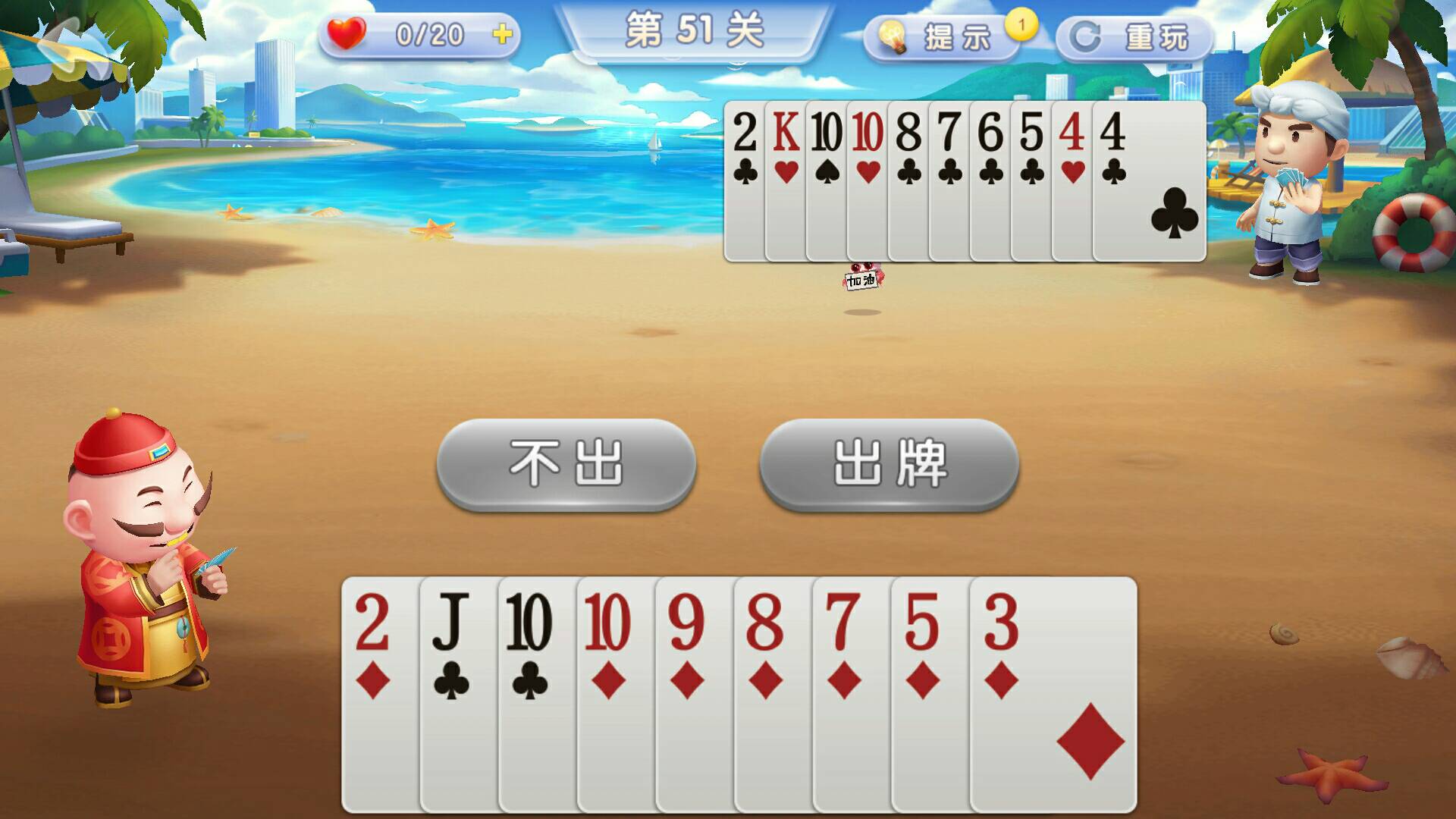Click the plus icon to add lives

click(x=502, y=32)
